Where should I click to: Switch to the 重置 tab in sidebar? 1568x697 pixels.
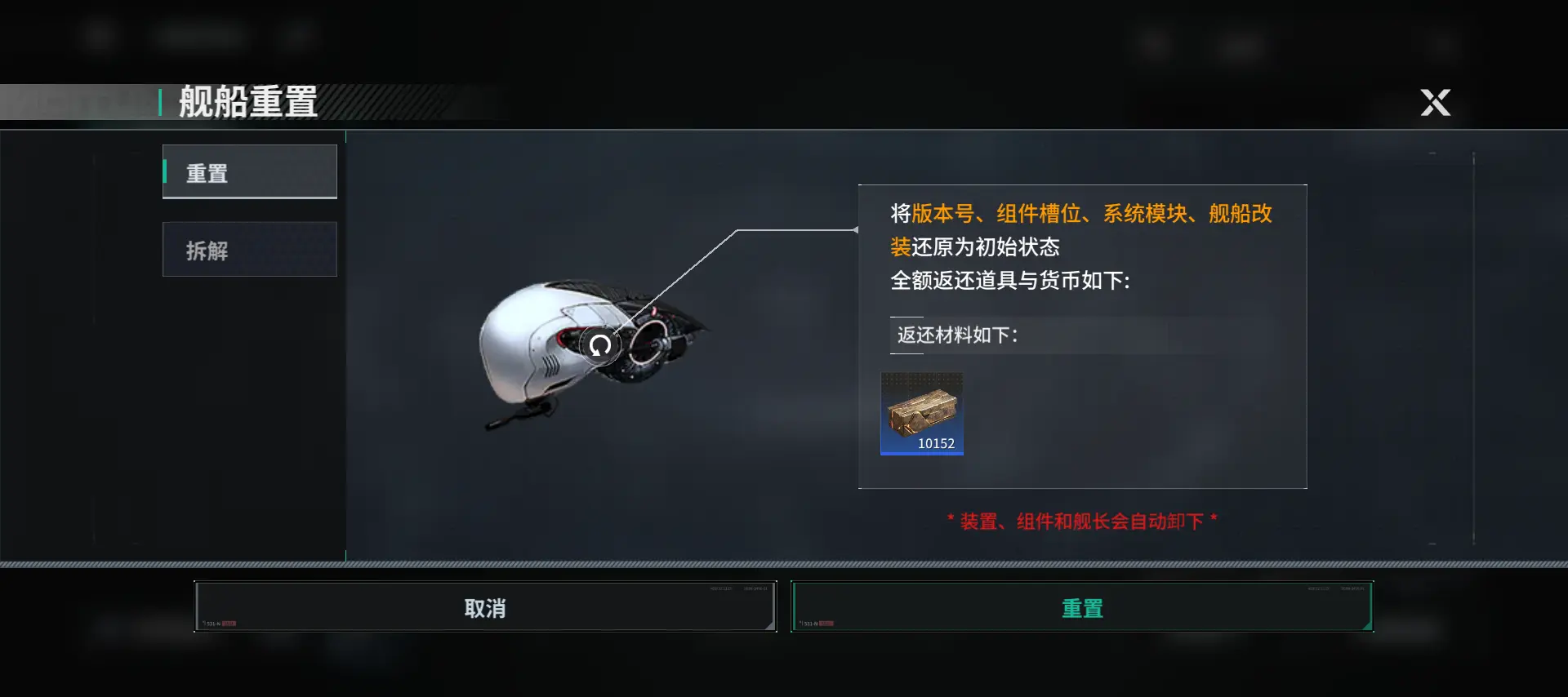(x=250, y=171)
